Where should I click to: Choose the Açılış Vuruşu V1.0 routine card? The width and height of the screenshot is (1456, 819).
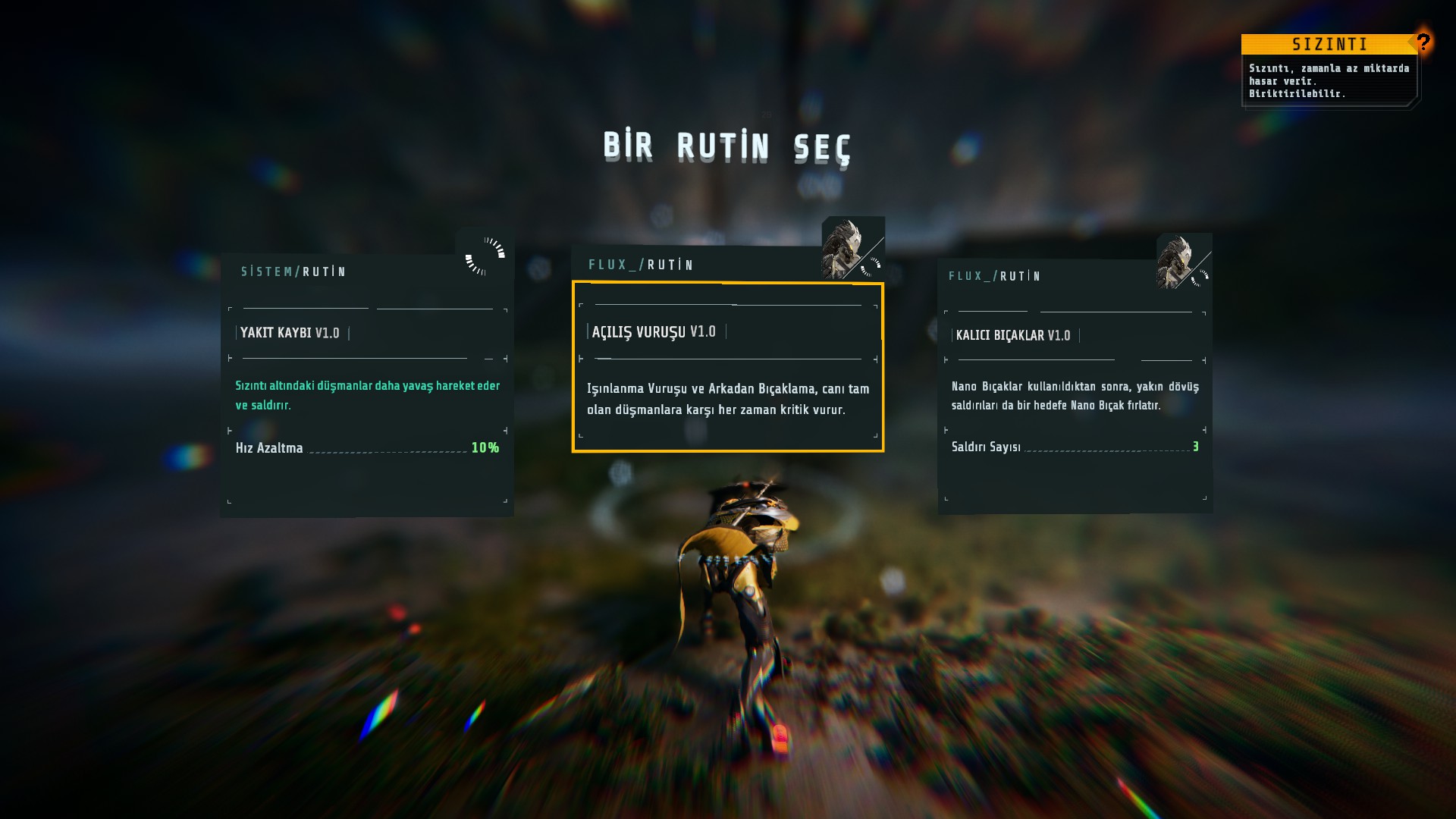pyautogui.click(x=727, y=367)
